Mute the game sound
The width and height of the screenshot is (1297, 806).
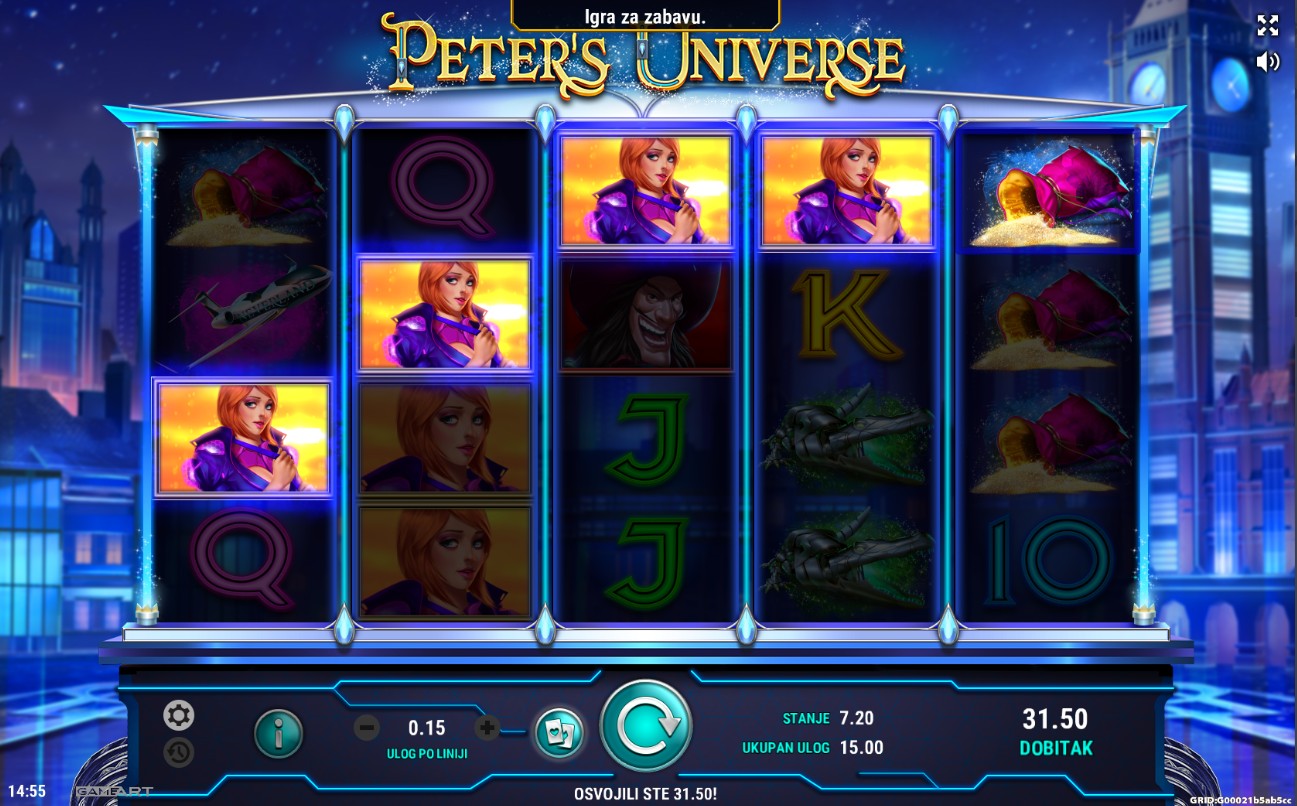click(1267, 62)
